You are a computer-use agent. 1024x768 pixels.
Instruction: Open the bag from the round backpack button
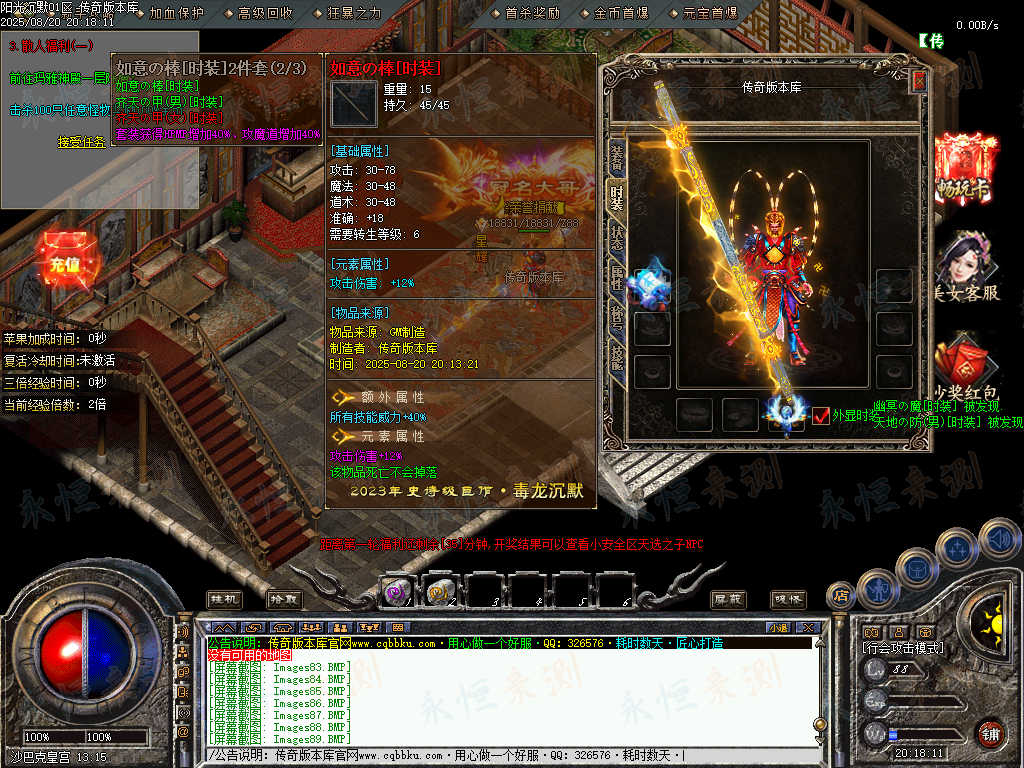(917, 568)
